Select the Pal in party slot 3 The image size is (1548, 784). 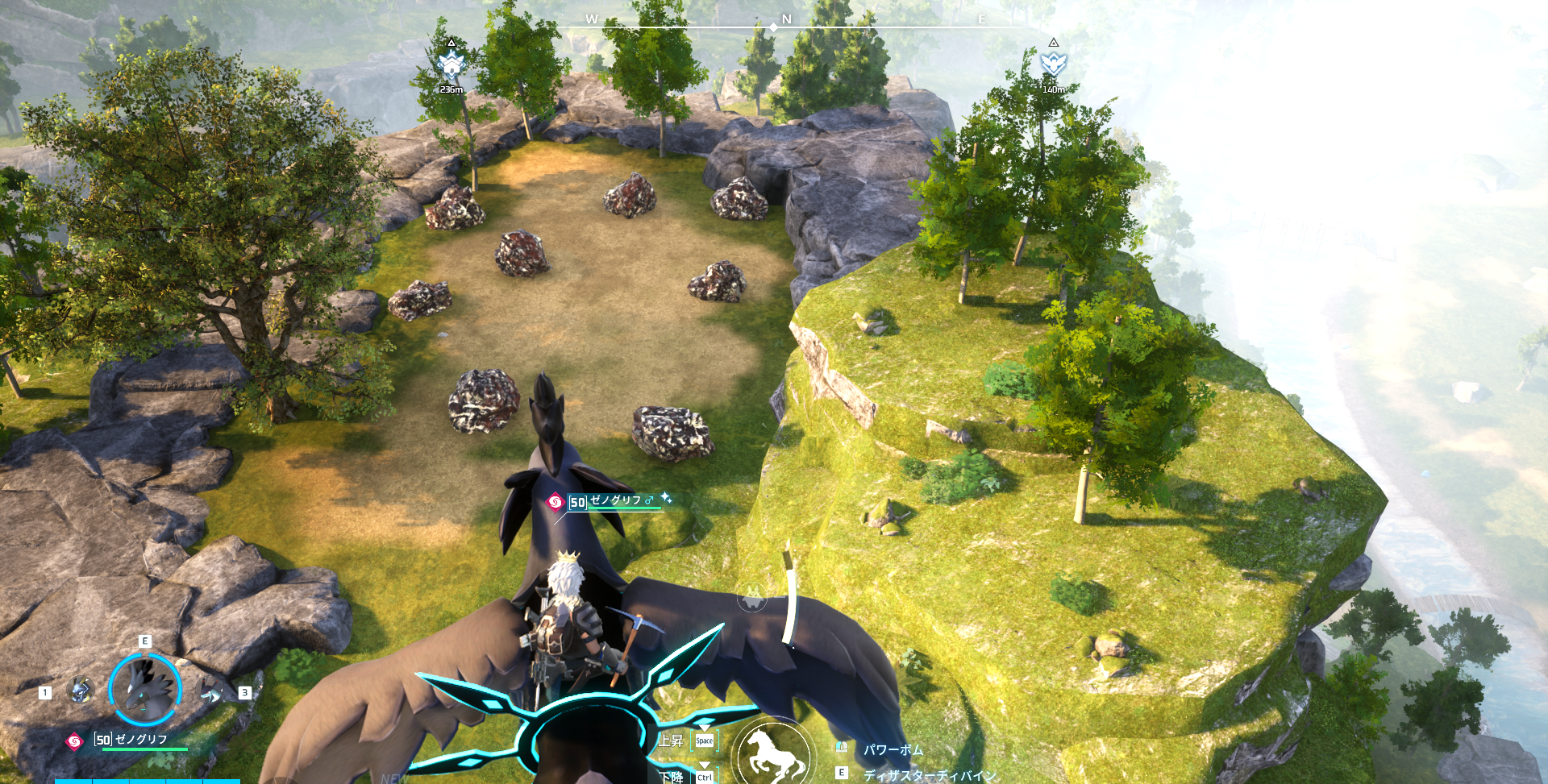210,689
